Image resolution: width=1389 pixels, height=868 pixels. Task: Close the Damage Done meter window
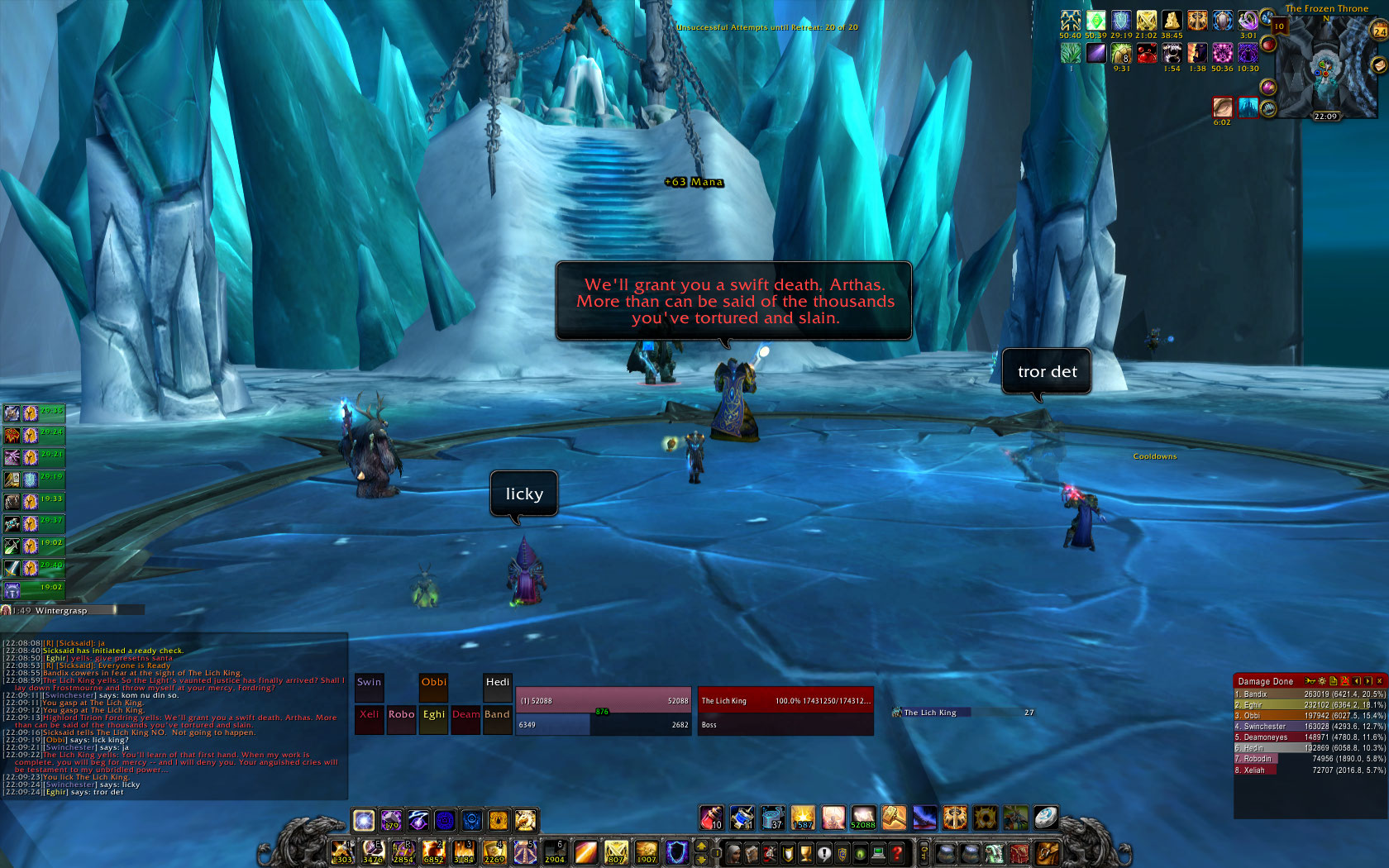1379,681
